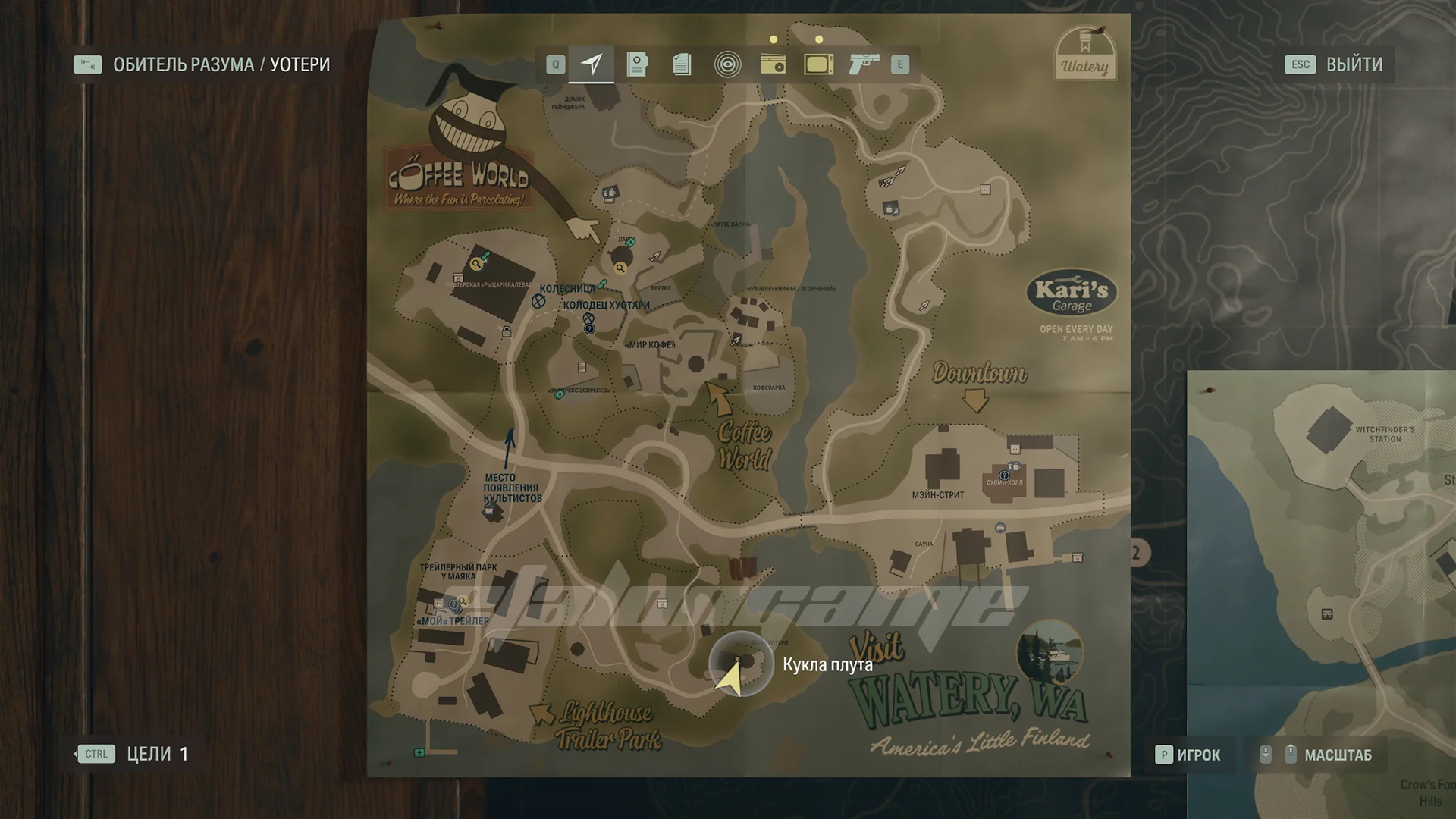The height and width of the screenshot is (819, 1456).
Task: Click the ОБИТЕЛЬ РАЗУМА switch label
Action: (x=184, y=64)
